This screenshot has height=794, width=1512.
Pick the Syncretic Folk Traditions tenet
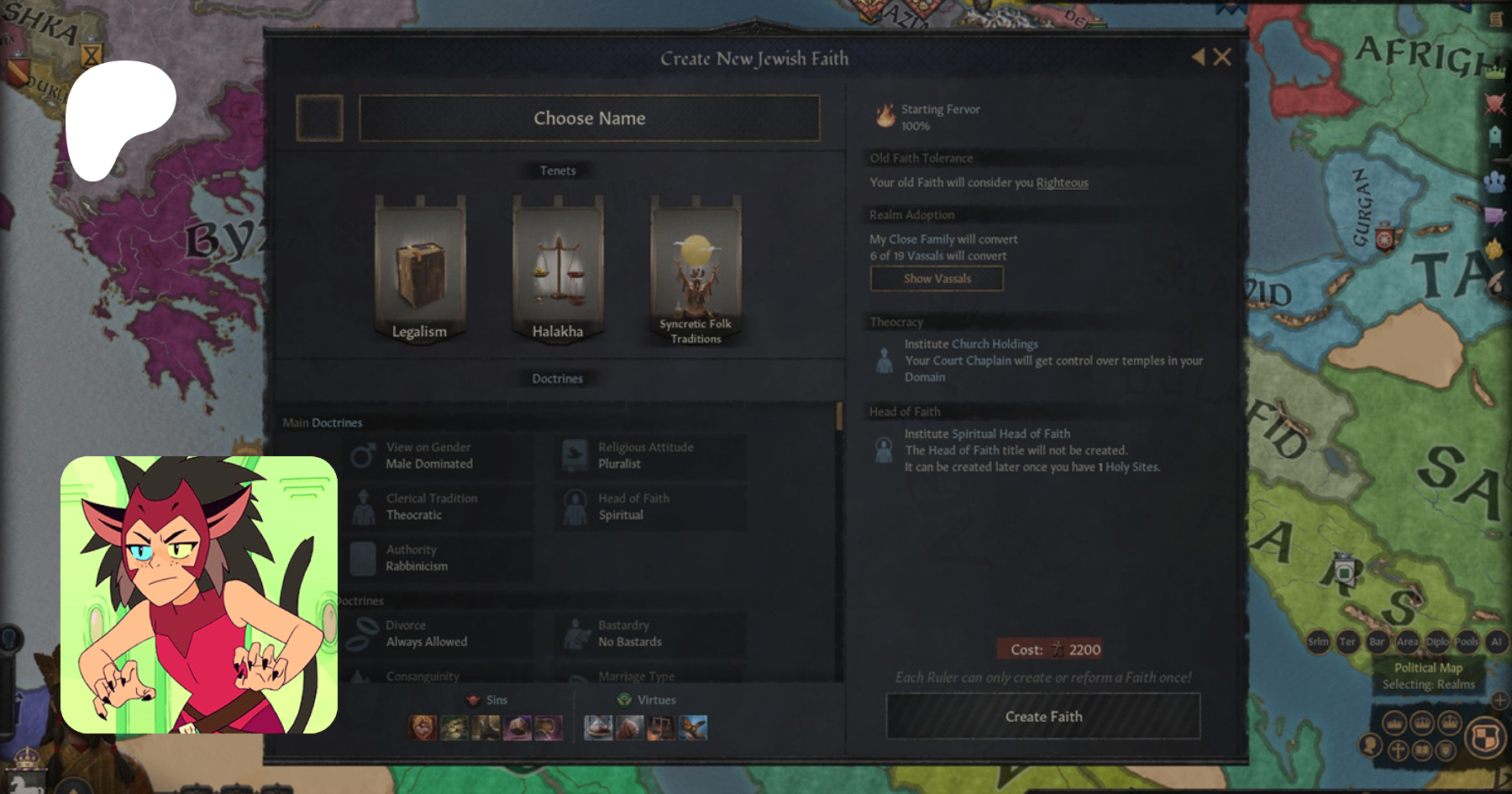pyautogui.click(x=696, y=270)
